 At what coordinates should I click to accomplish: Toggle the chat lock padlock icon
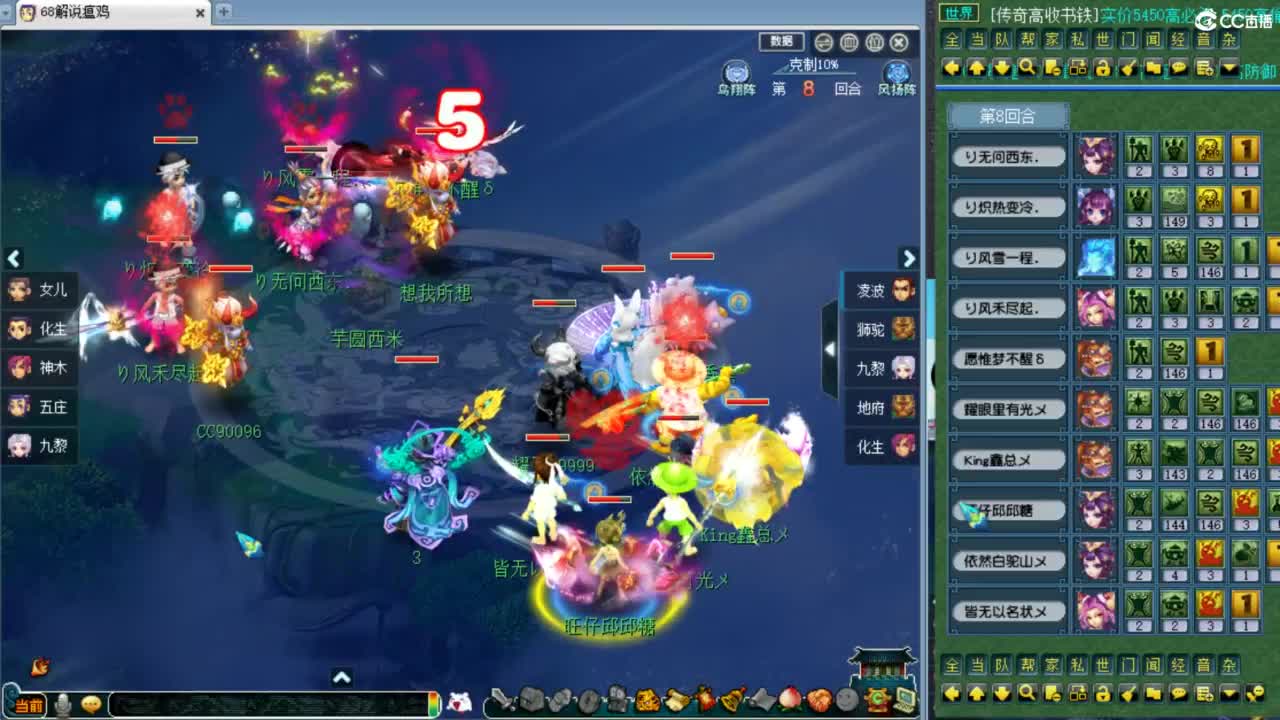pyautogui.click(x=1104, y=68)
